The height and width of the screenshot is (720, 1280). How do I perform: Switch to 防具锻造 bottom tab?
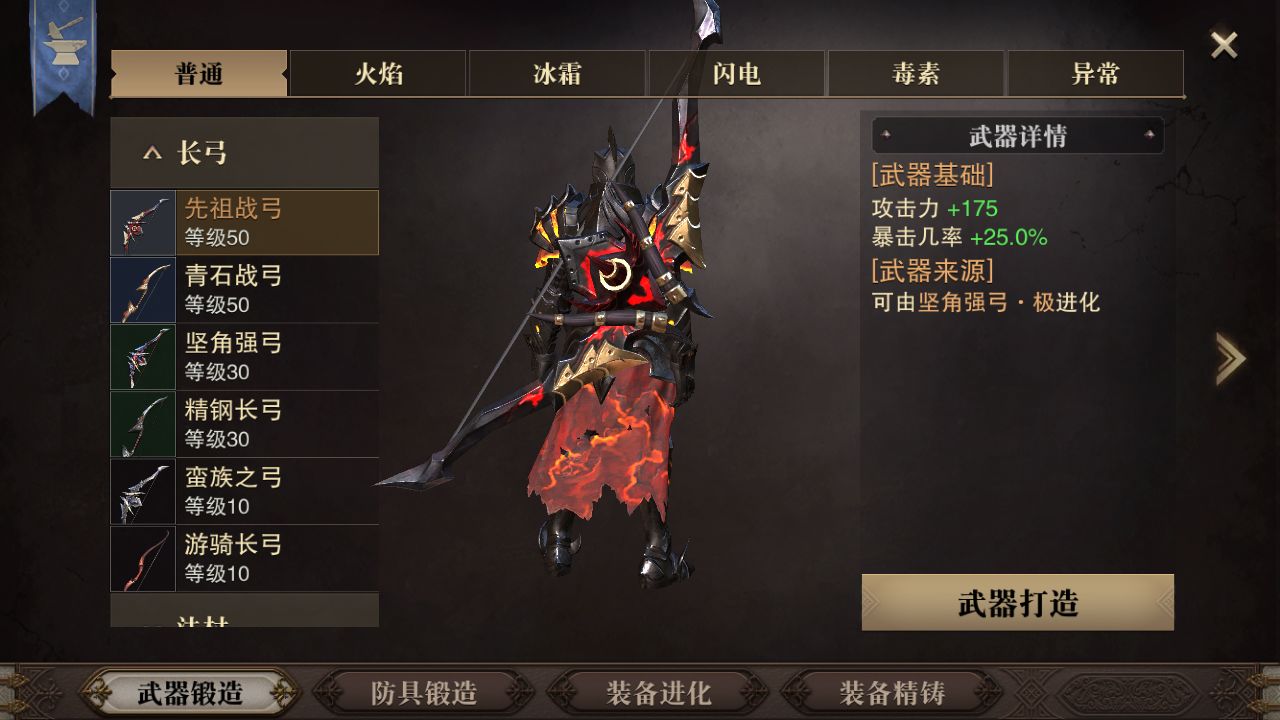424,692
